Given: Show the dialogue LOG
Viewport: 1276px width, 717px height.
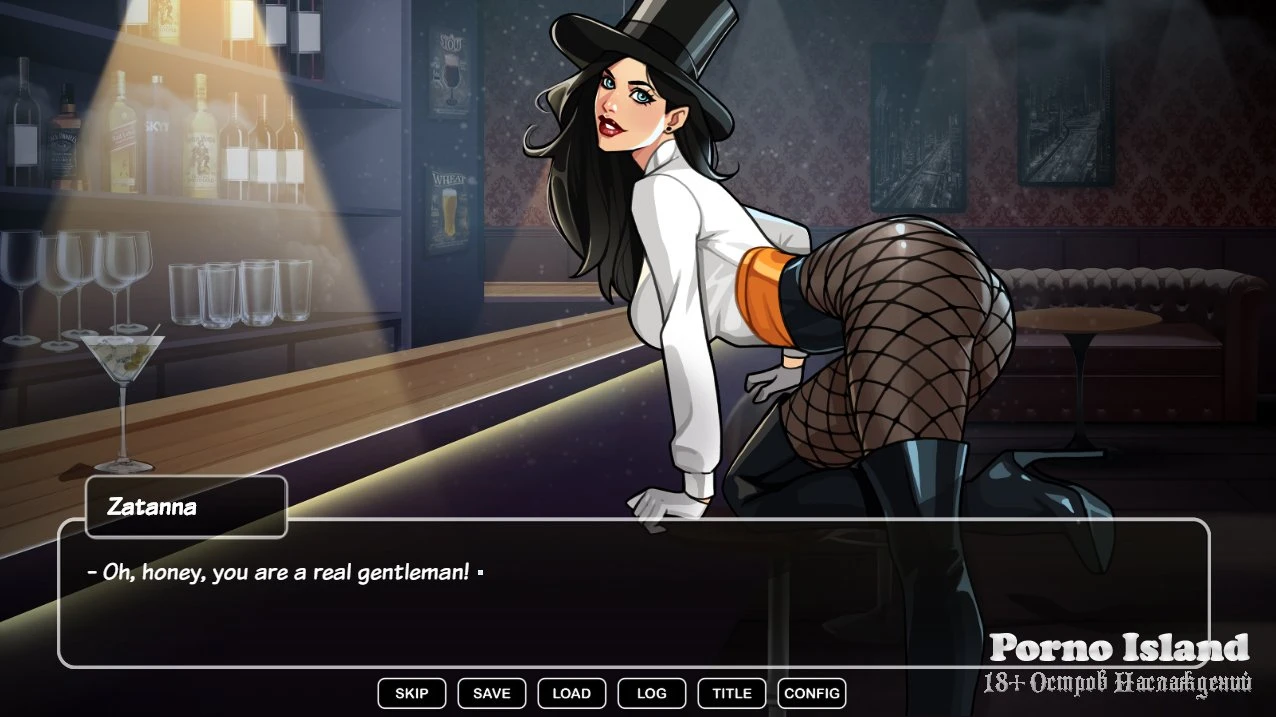Looking at the screenshot, I should pos(651,693).
